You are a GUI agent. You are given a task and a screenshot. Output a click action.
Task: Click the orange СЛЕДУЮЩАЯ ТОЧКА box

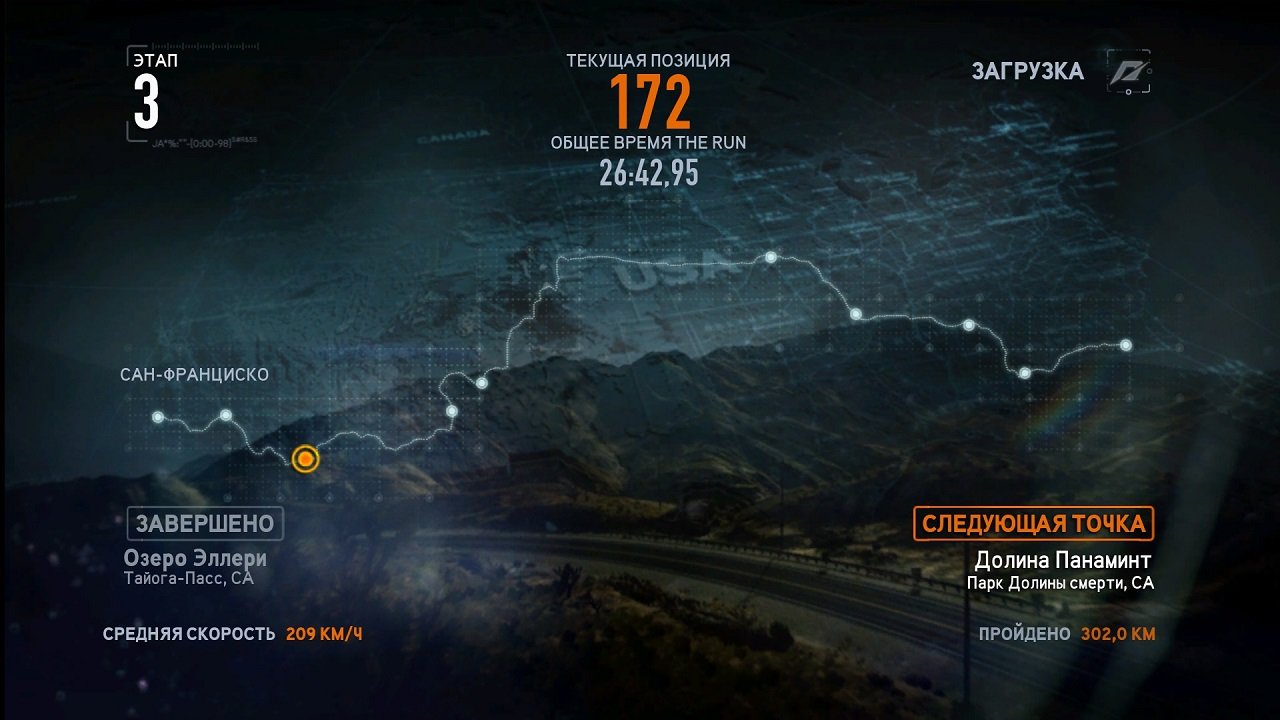tap(1034, 524)
